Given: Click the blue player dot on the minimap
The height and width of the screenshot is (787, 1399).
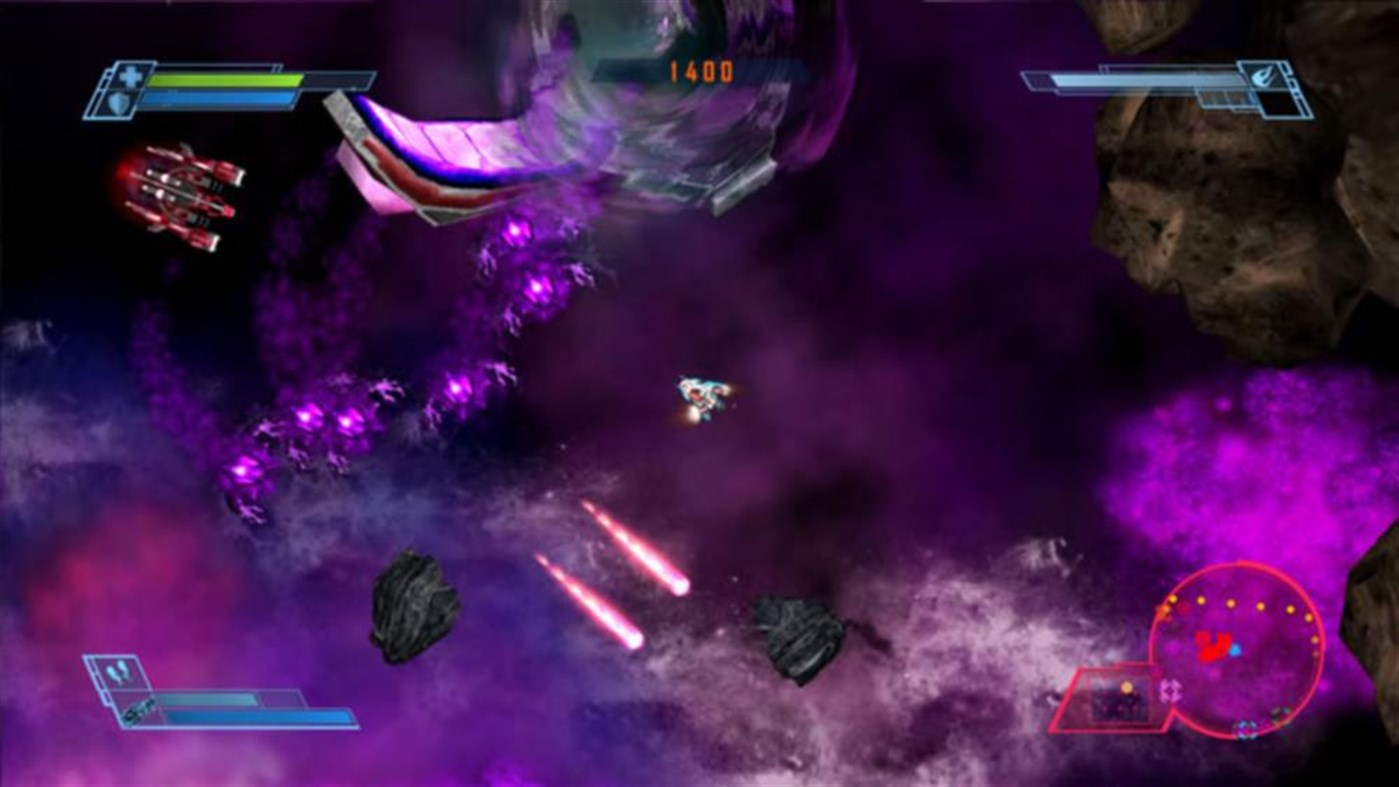Looking at the screenshot, I should pos(1235,650).
